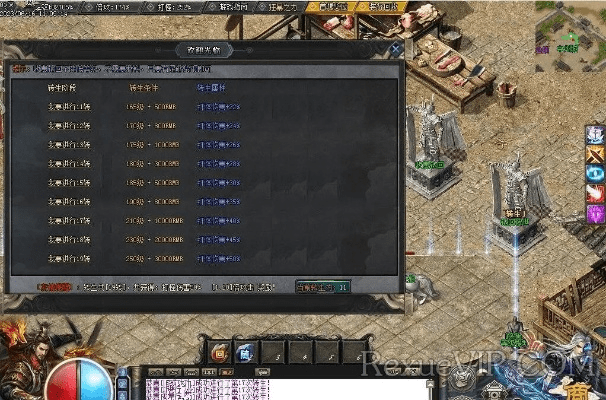The image size is (606, 400).
Task: Open the purple side menu icon
Action: tap(596, 213)
